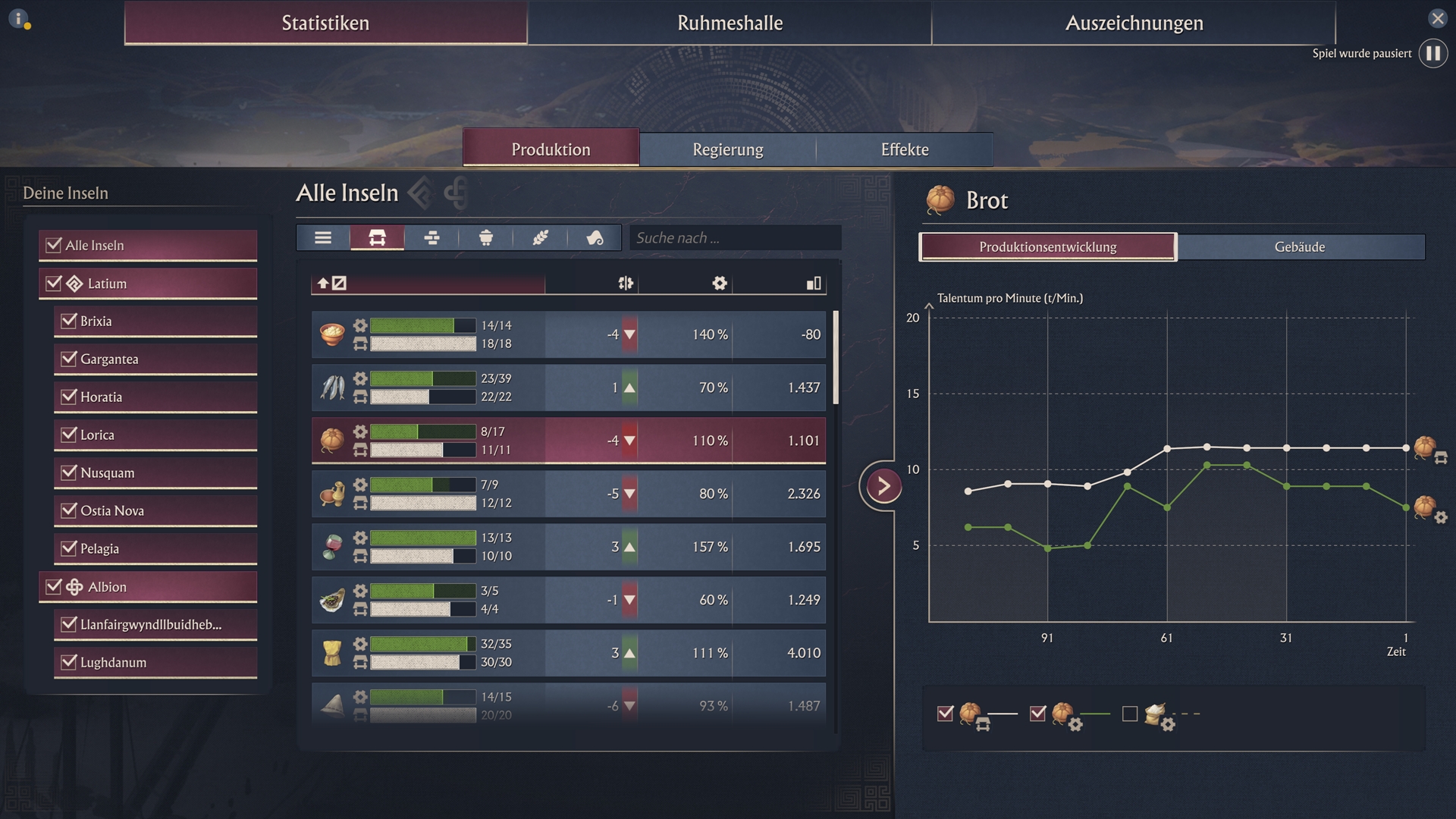The image size is (1456, 819).
Task: Toggle the Alle Inseln checkbox
Action: tap(54, 245)
